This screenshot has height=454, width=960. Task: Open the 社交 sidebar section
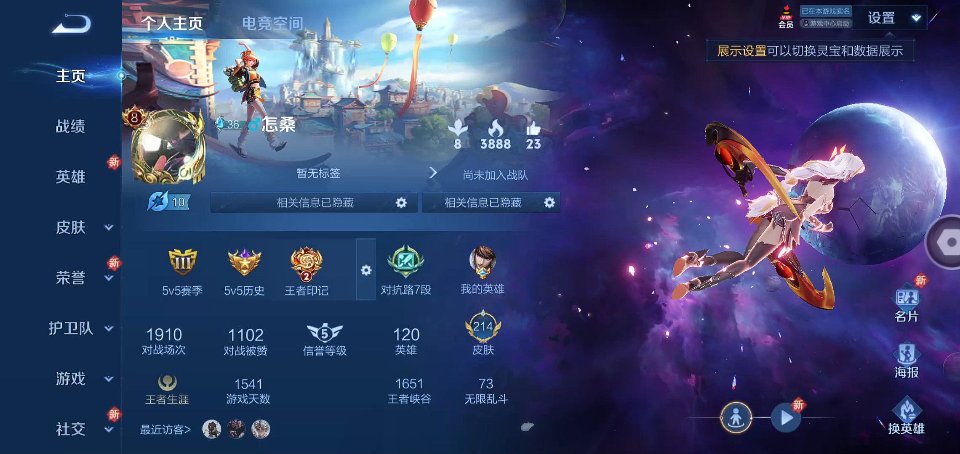pyautogui.click(x=72, y=429)
